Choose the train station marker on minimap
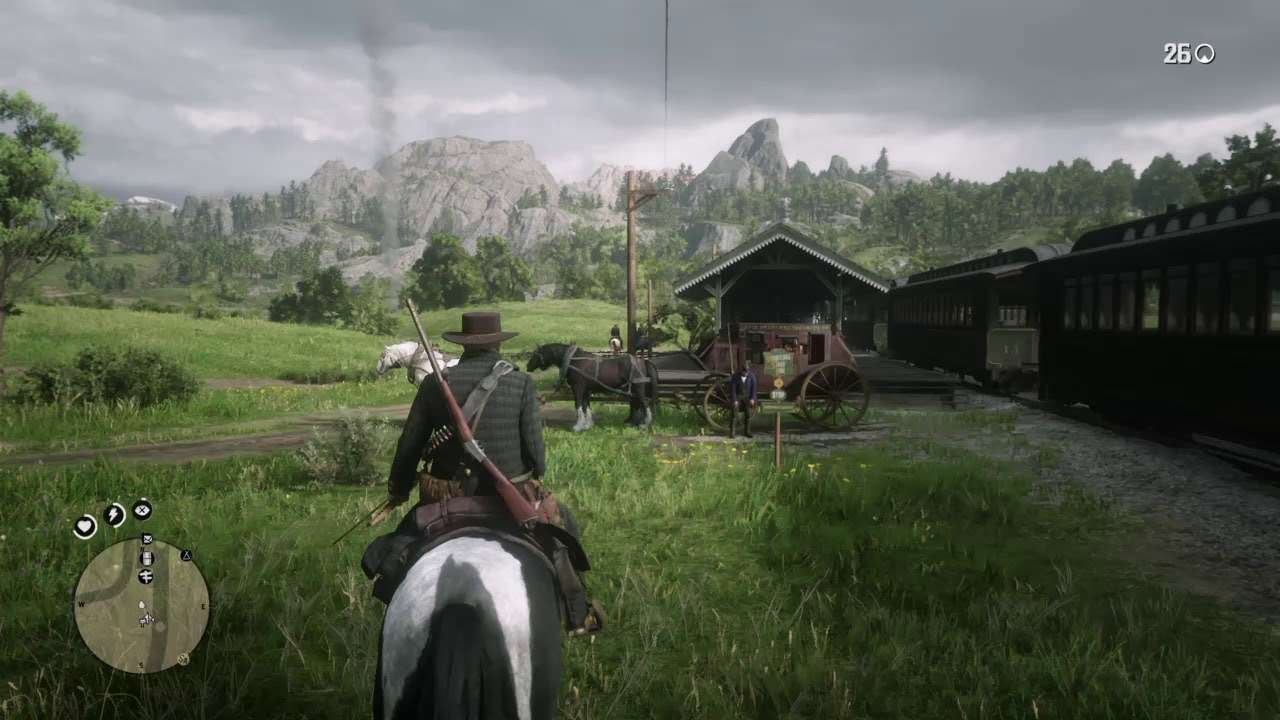Image resolution: width=1280 pixels, height=720 pixels. 147,558
